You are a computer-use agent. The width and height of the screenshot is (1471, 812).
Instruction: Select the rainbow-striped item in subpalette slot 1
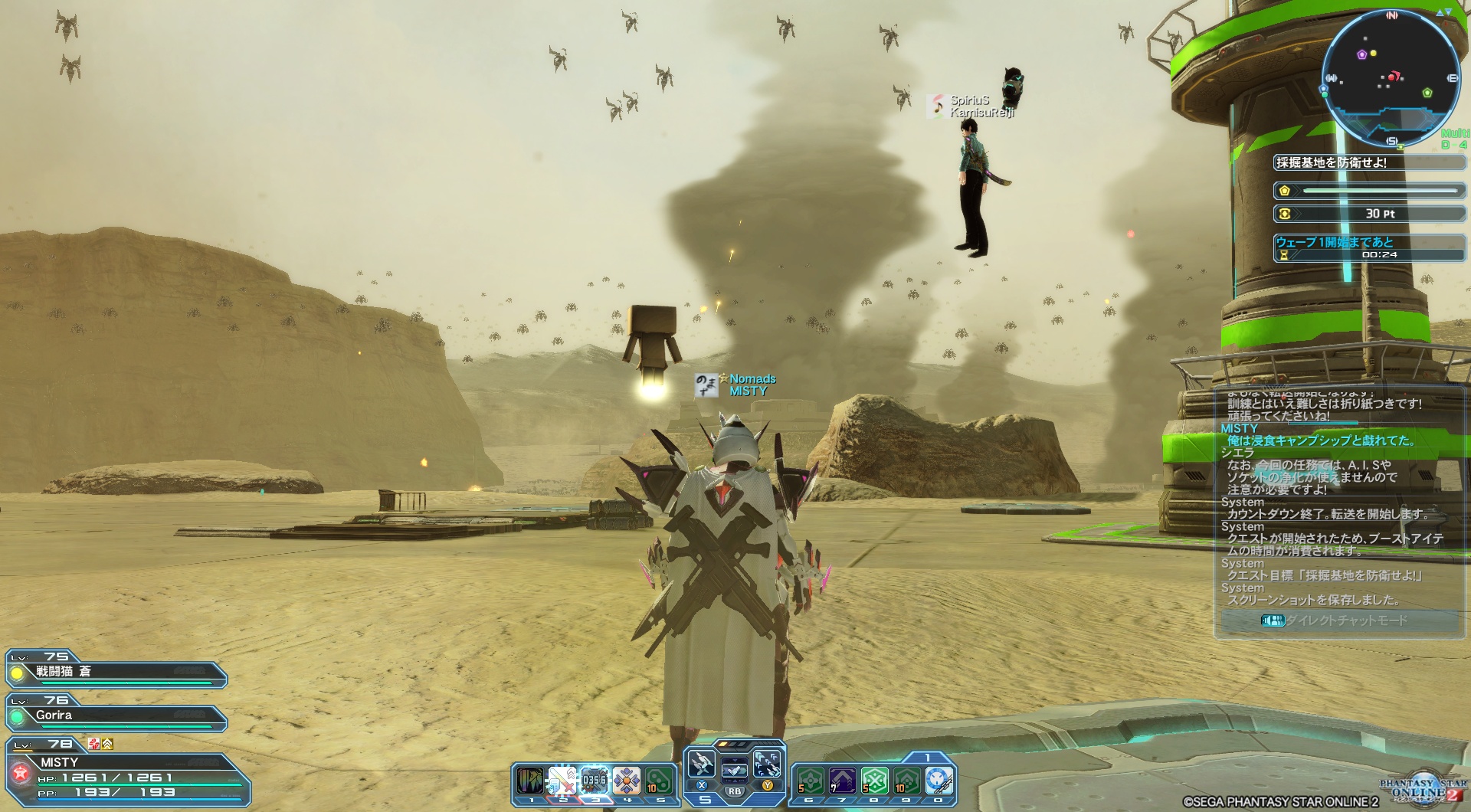529,781
